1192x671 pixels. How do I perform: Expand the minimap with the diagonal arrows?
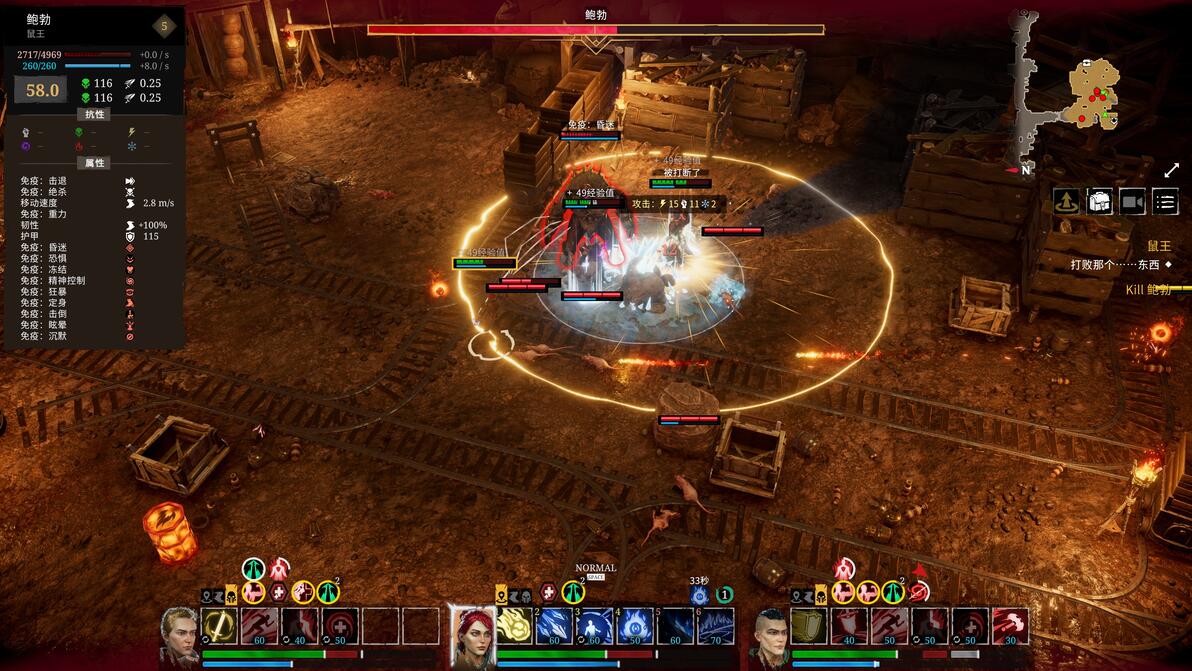[x=1171, y=171]
